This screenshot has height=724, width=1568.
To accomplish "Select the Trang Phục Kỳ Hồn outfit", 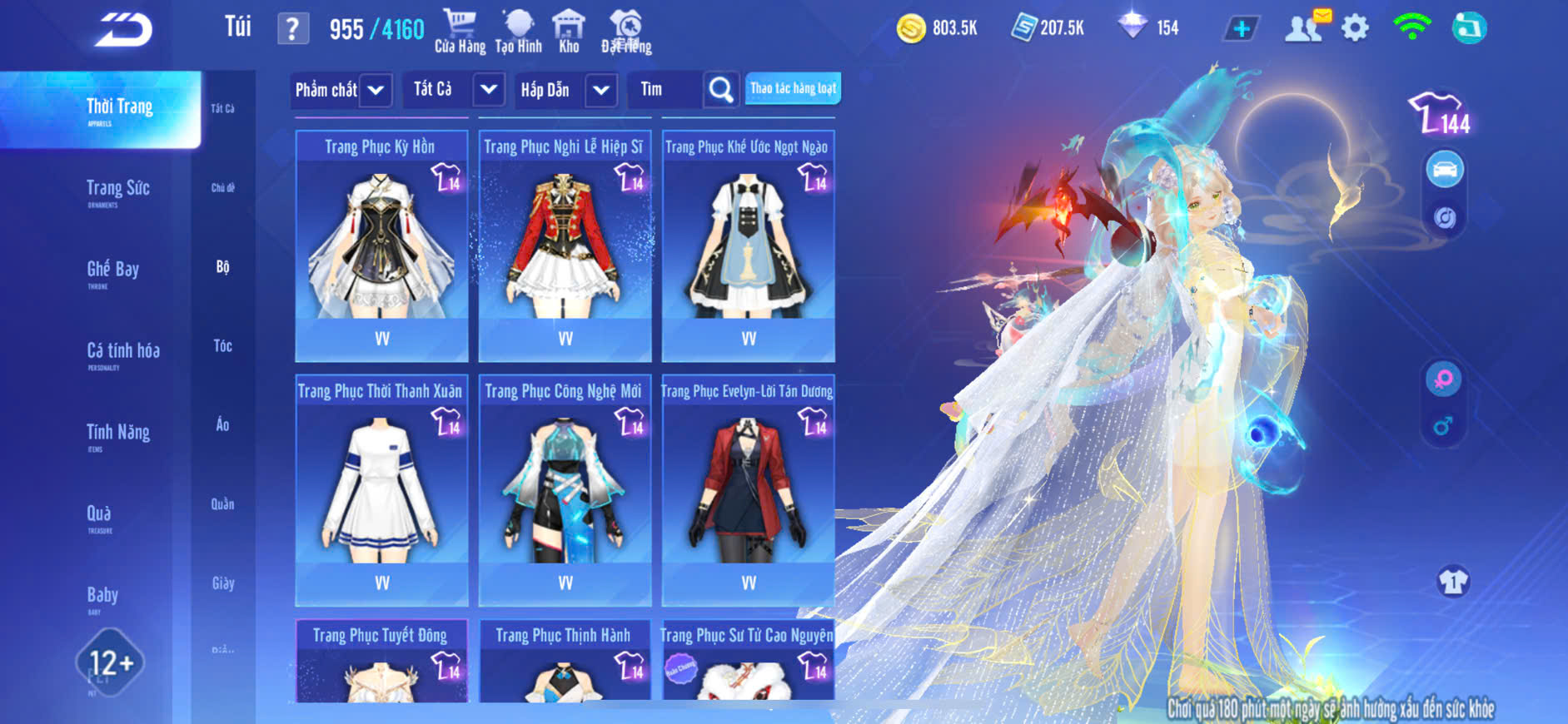I will tap(381, 246).
